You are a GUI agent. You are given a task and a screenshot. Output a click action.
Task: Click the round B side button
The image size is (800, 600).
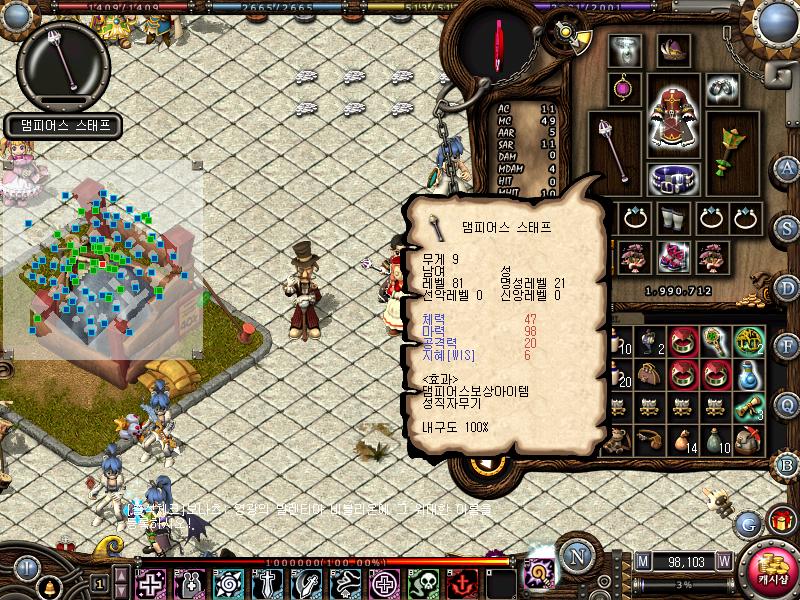(785, 462)
